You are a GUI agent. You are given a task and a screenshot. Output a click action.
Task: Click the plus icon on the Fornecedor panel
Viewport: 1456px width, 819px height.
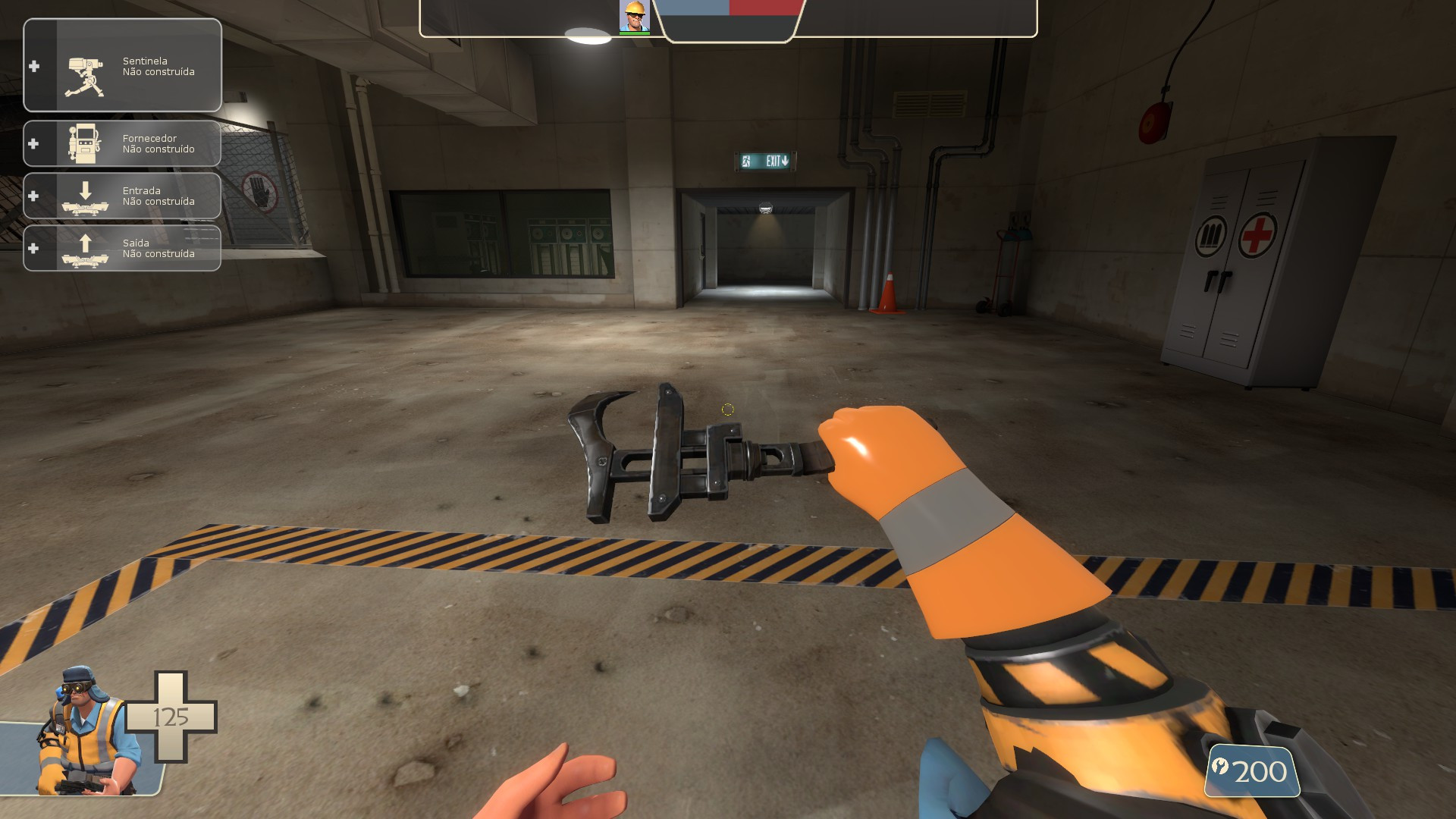33,143
